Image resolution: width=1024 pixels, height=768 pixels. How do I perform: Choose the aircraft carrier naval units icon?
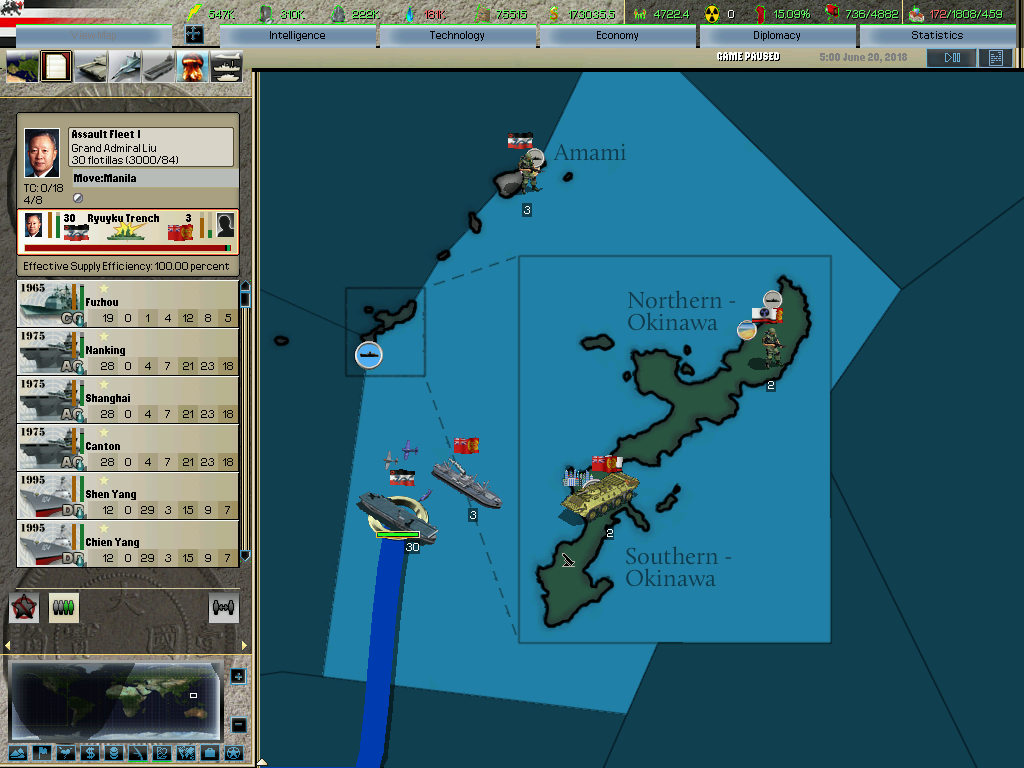point(159,67)
